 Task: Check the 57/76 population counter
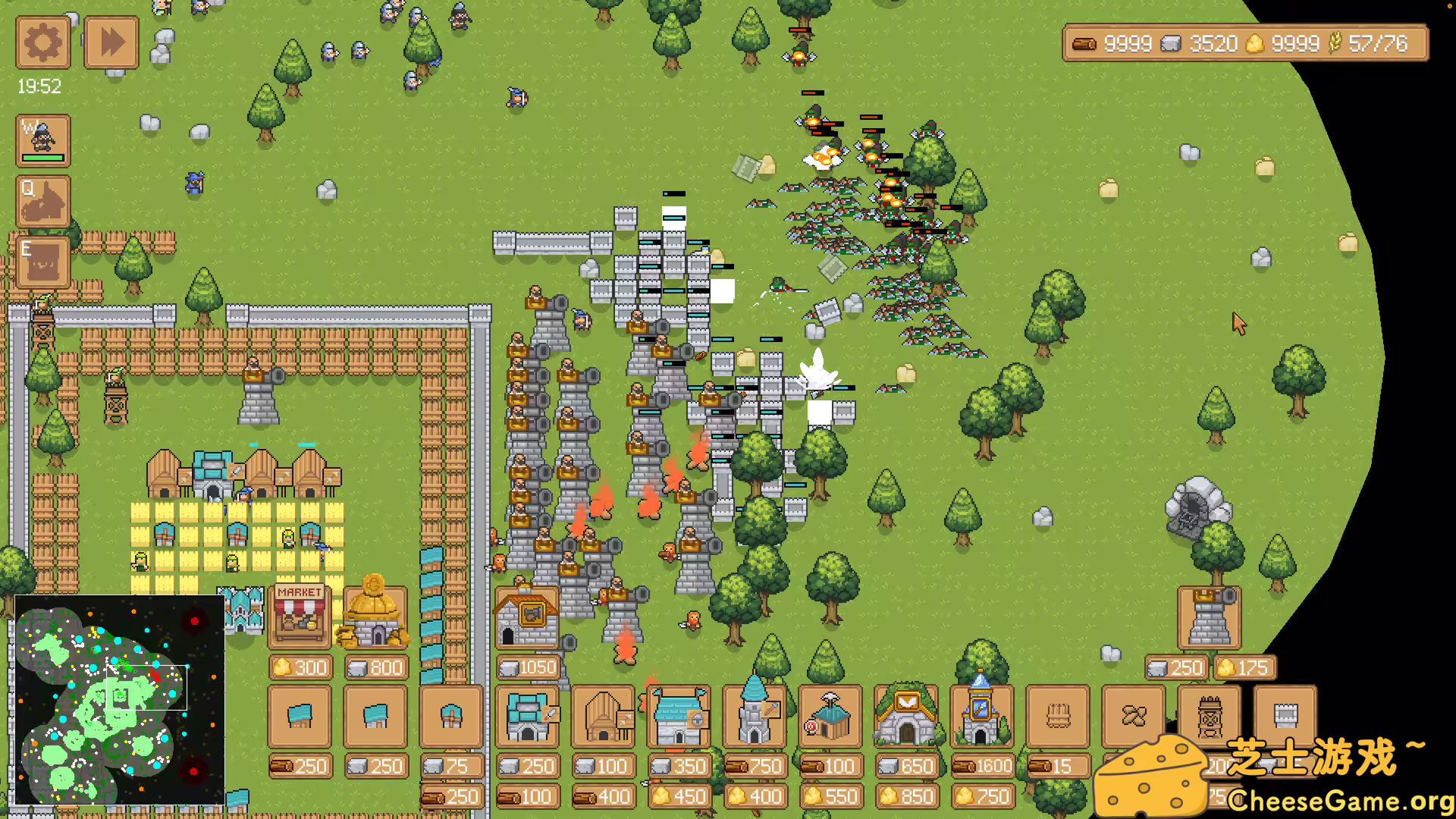(1376, 43)
